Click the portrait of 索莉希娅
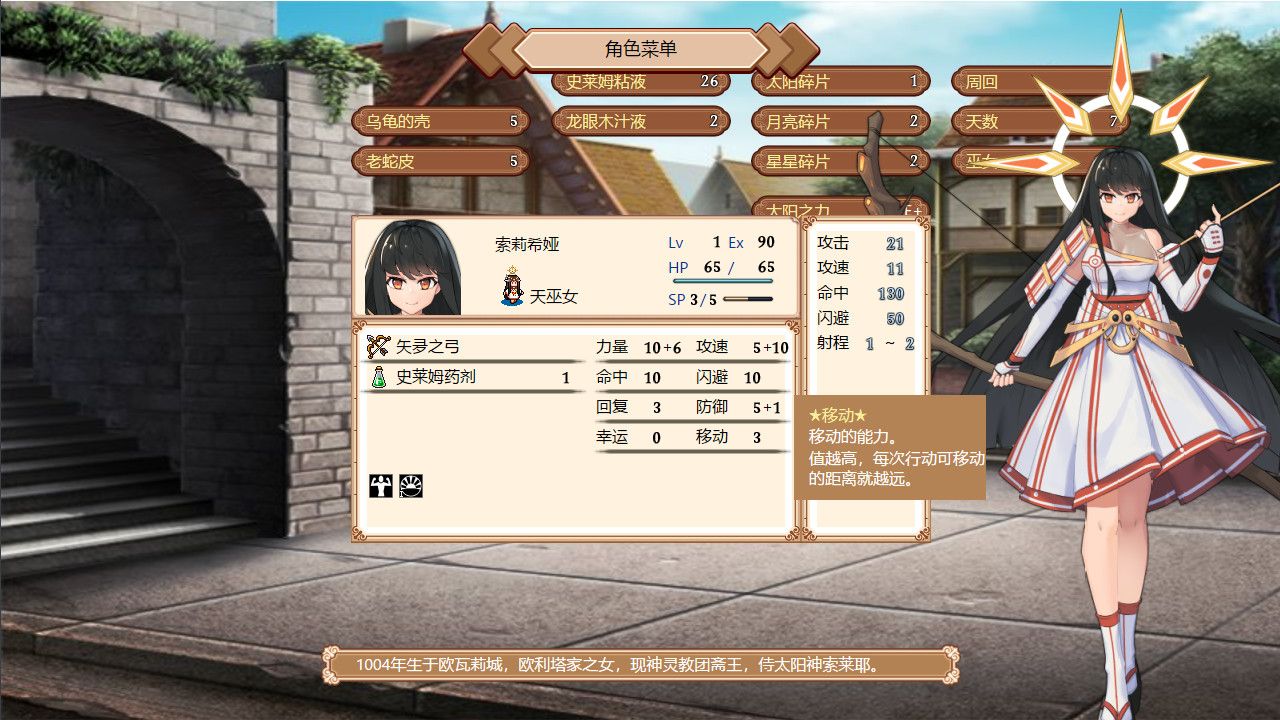 click(411, 270)
